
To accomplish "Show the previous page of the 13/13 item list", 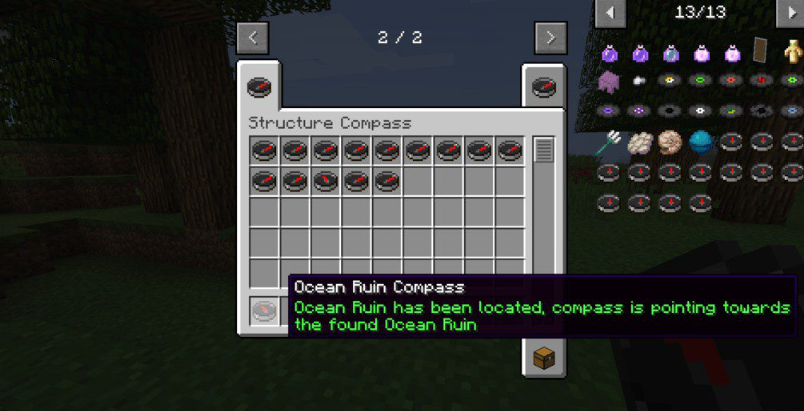I will coord(610,13).
